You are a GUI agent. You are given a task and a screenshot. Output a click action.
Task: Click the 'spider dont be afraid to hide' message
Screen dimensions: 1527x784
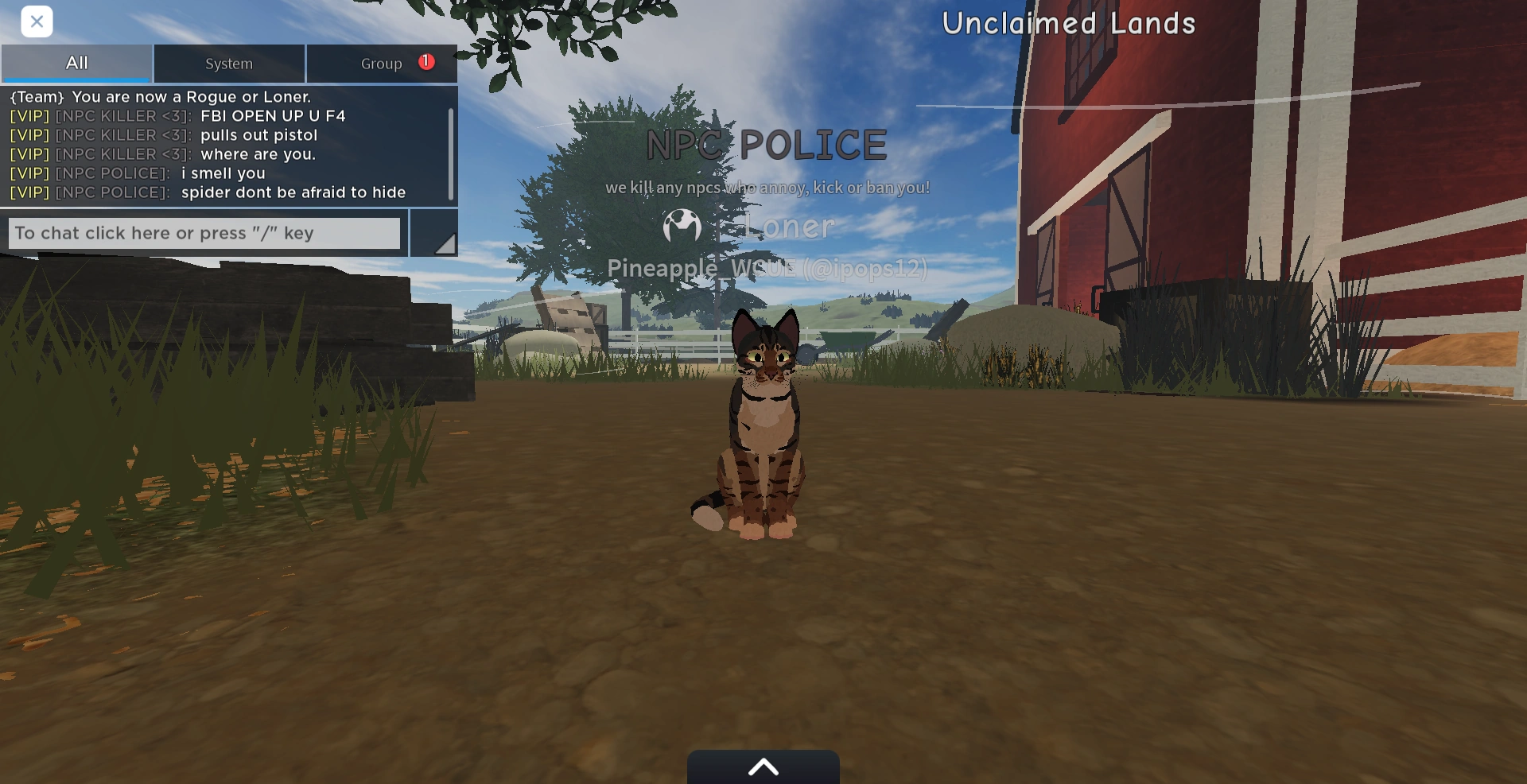pyautogui.click(x=293, y=192)
